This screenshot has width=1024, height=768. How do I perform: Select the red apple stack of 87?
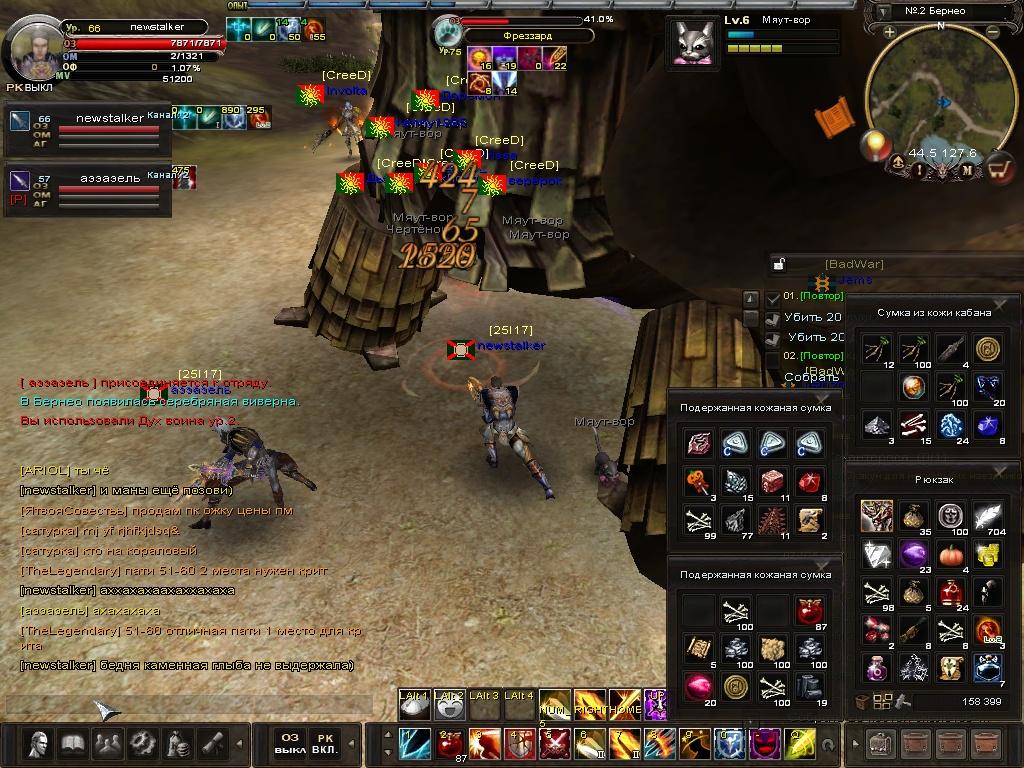(810, 610)
